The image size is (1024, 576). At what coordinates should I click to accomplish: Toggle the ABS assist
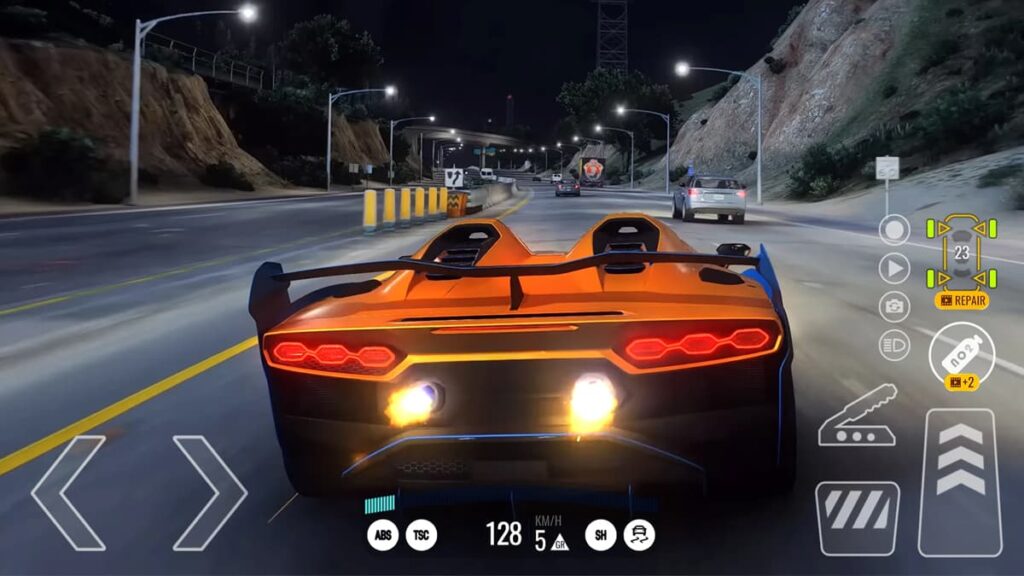(x=382, y=535)
